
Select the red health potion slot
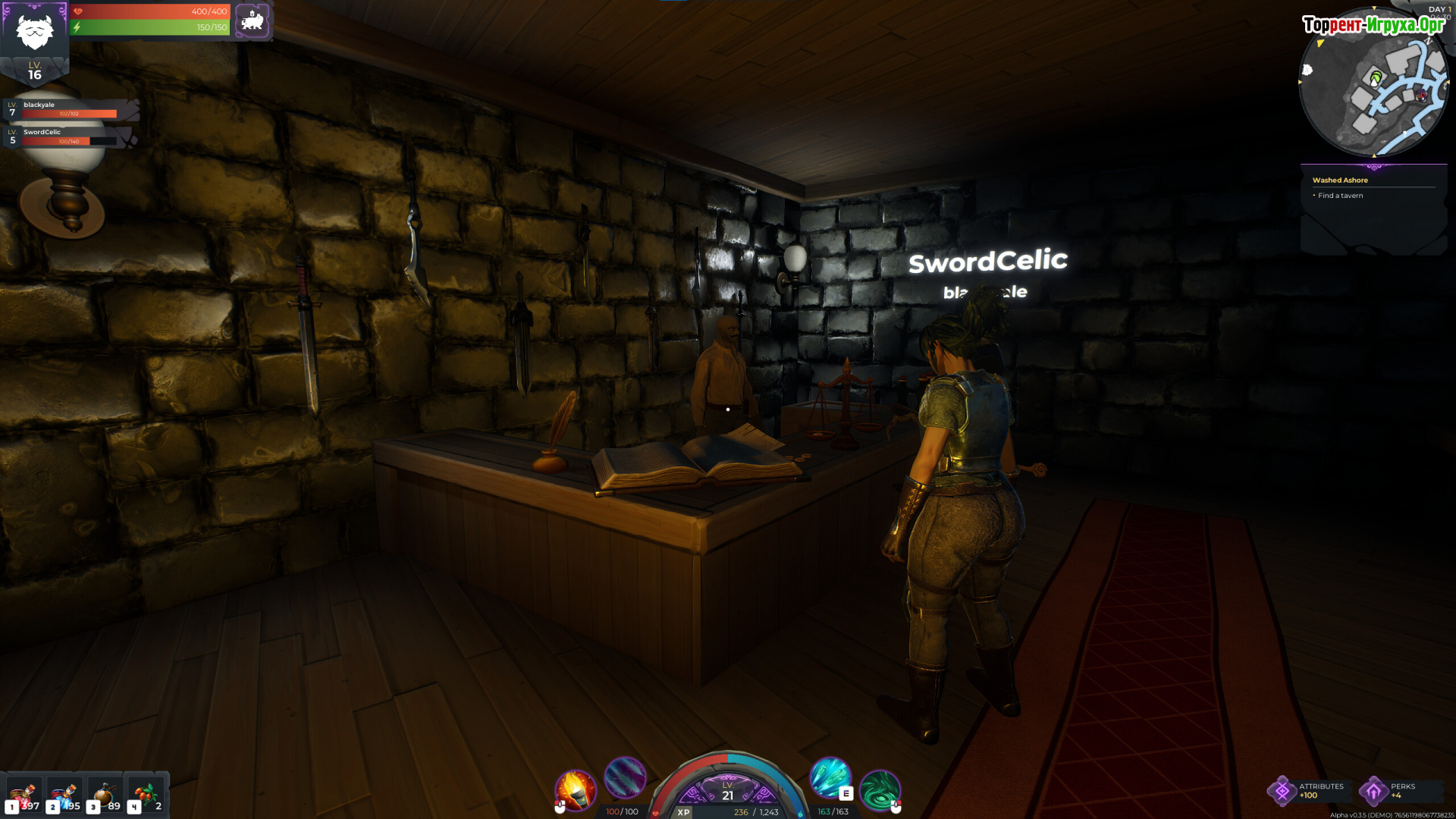pos(23,795)
